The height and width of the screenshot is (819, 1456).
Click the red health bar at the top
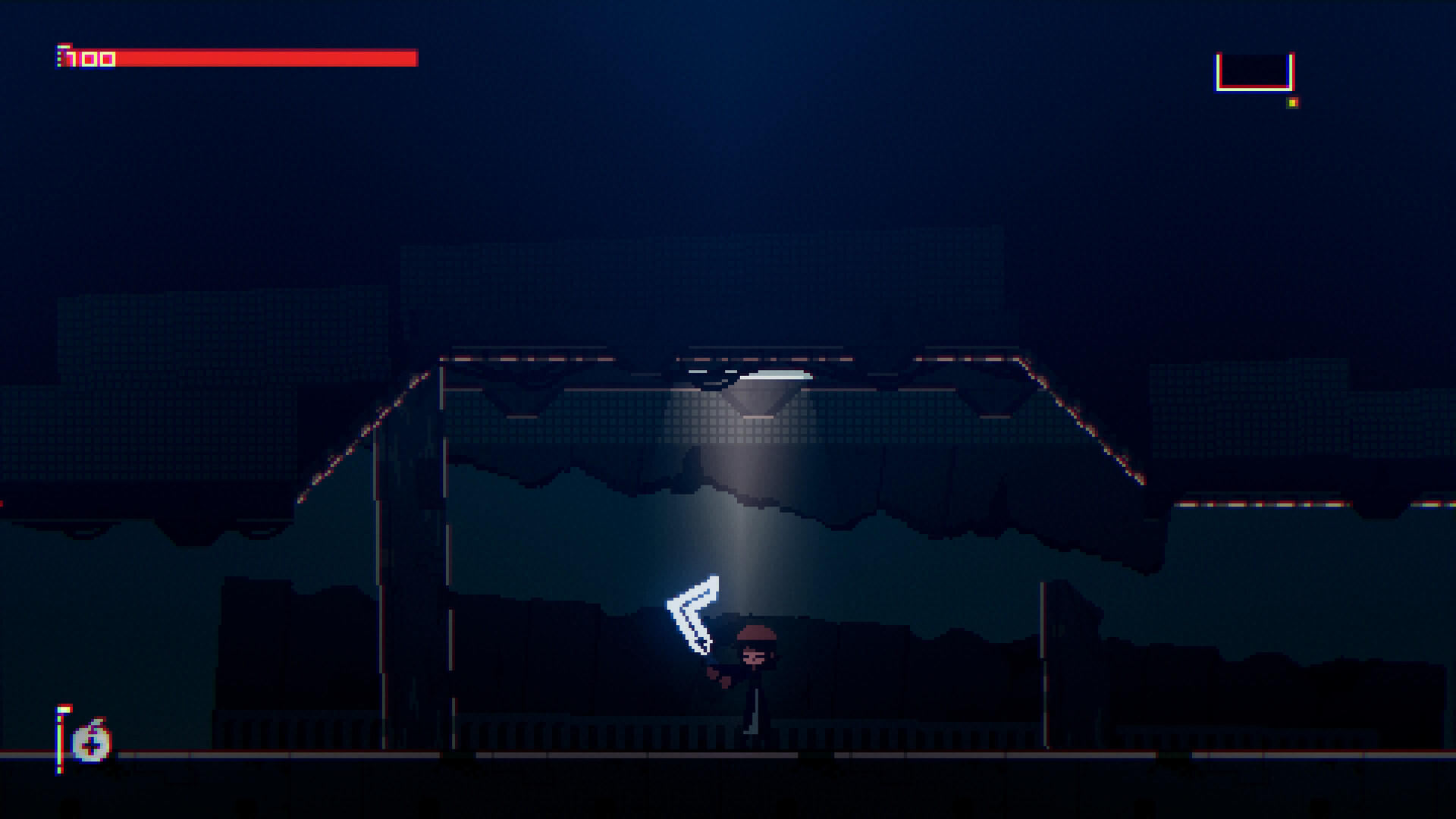coord(265,55)
